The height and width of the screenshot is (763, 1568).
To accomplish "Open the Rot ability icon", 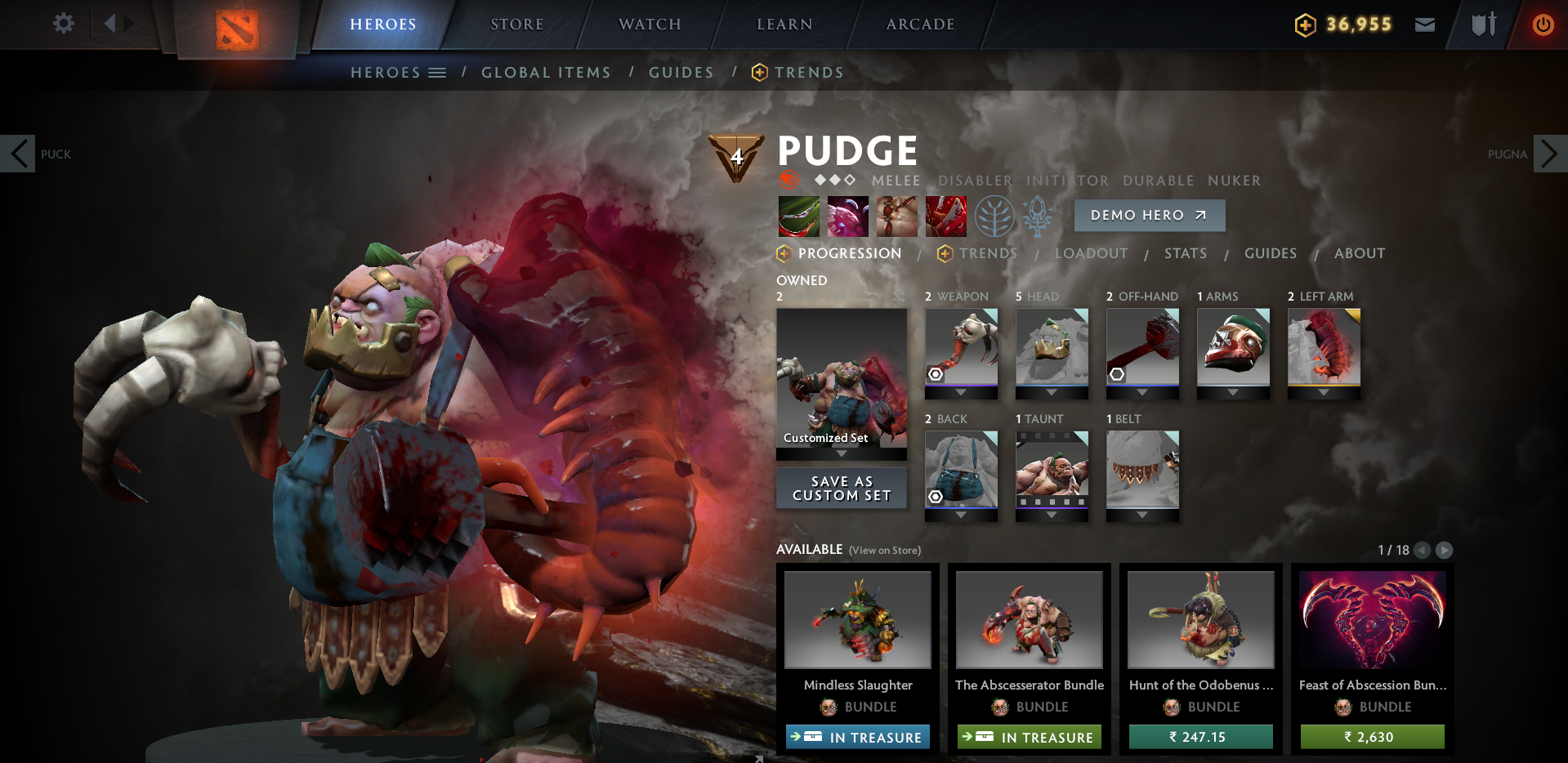I will [x=847, y=216].
